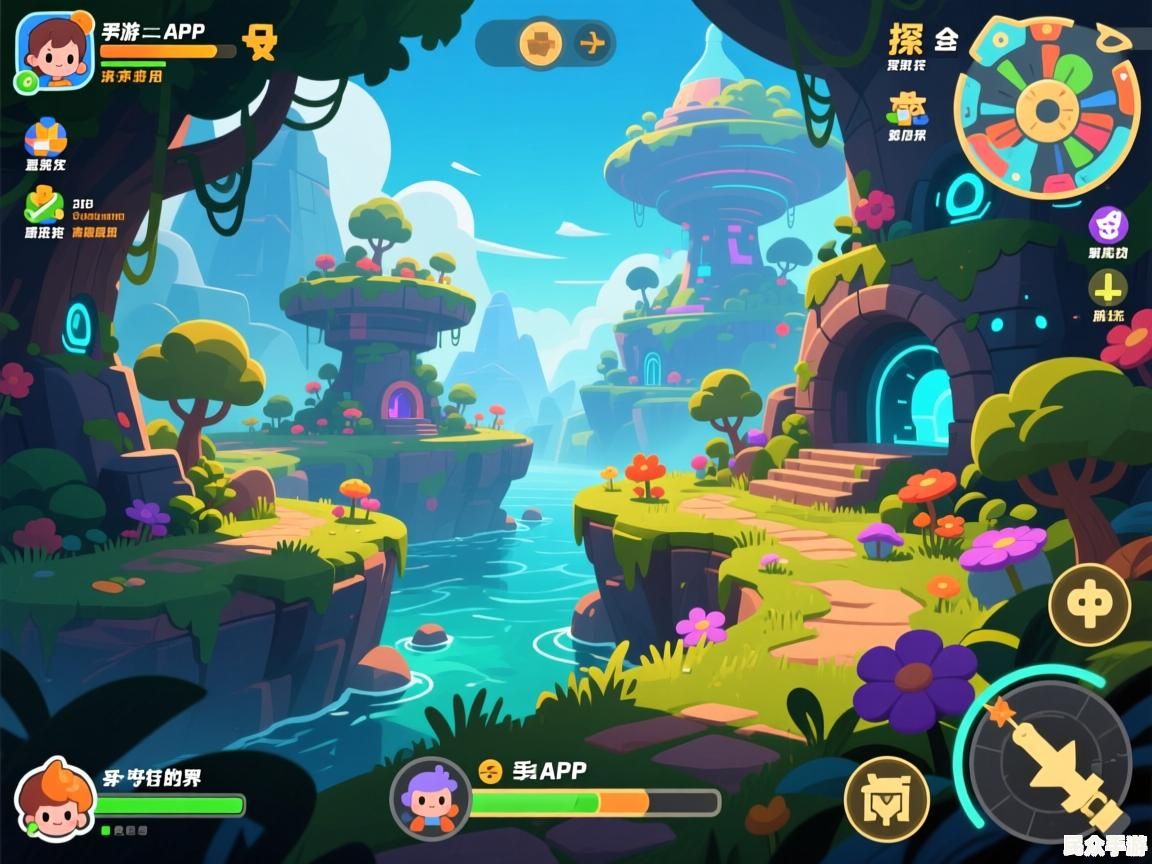Tap the purple mask icon

pos(1107,225)
